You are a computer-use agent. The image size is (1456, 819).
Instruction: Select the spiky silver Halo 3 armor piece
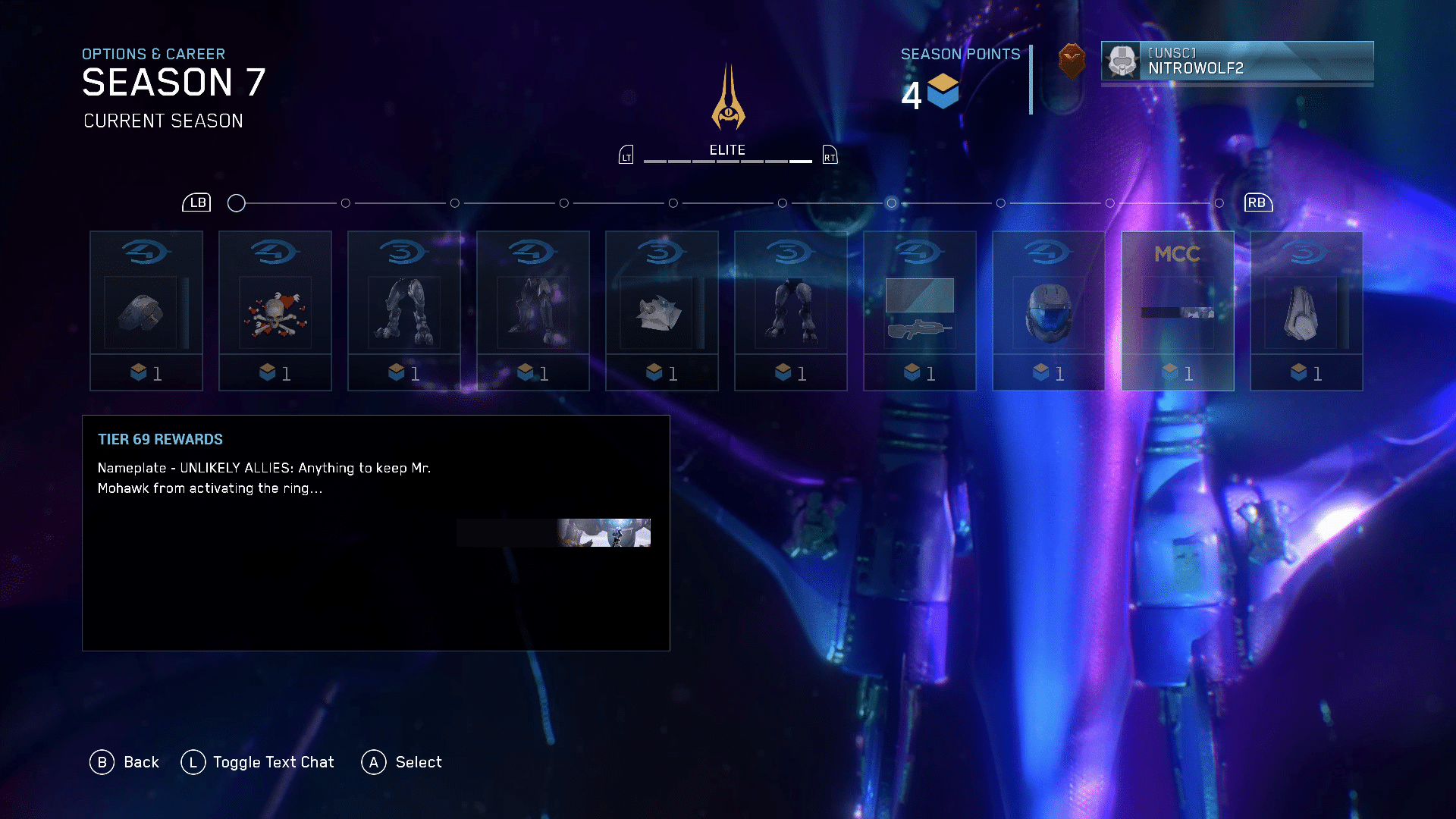[662, 311]
